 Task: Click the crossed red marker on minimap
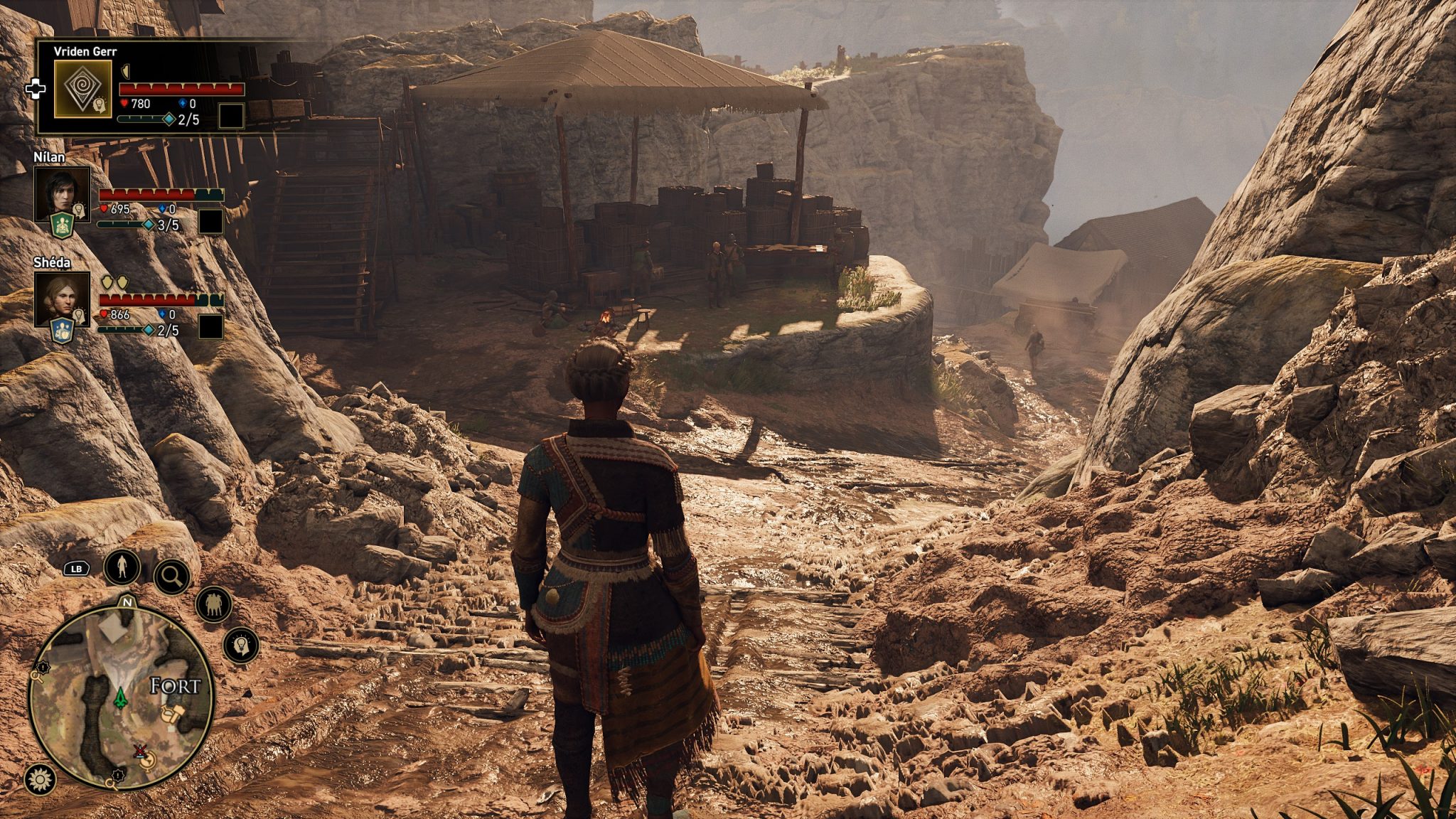(x=140, y=750)
